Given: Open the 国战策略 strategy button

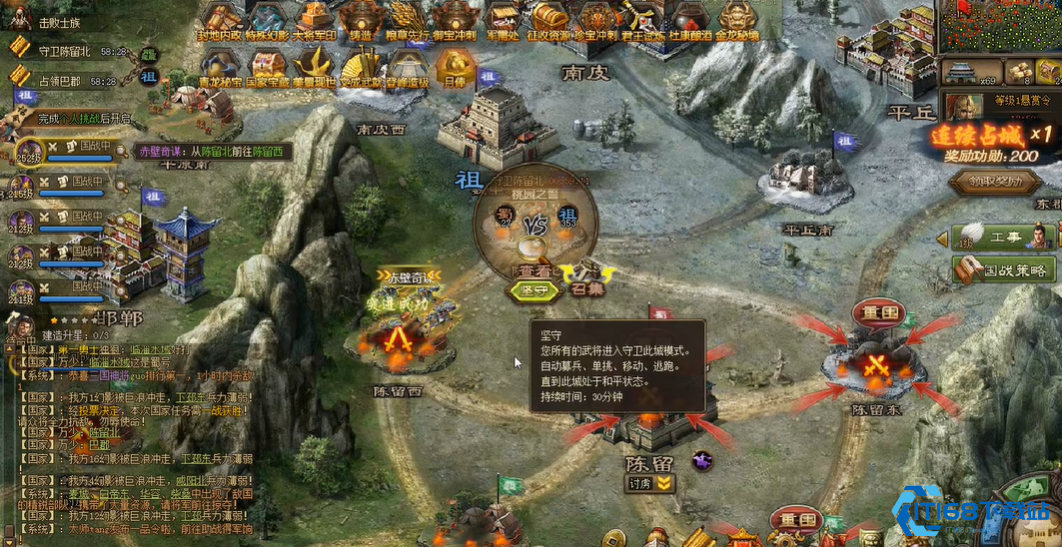Looking at the screenshot, I should (1003, 269).
